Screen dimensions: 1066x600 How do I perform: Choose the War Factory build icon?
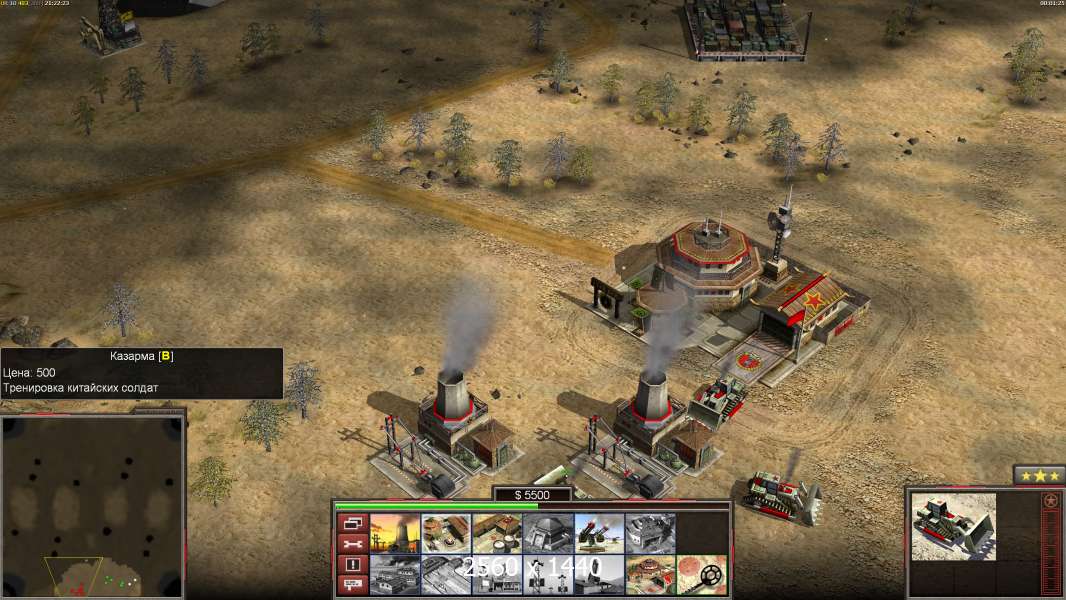[x=649, y=532]
